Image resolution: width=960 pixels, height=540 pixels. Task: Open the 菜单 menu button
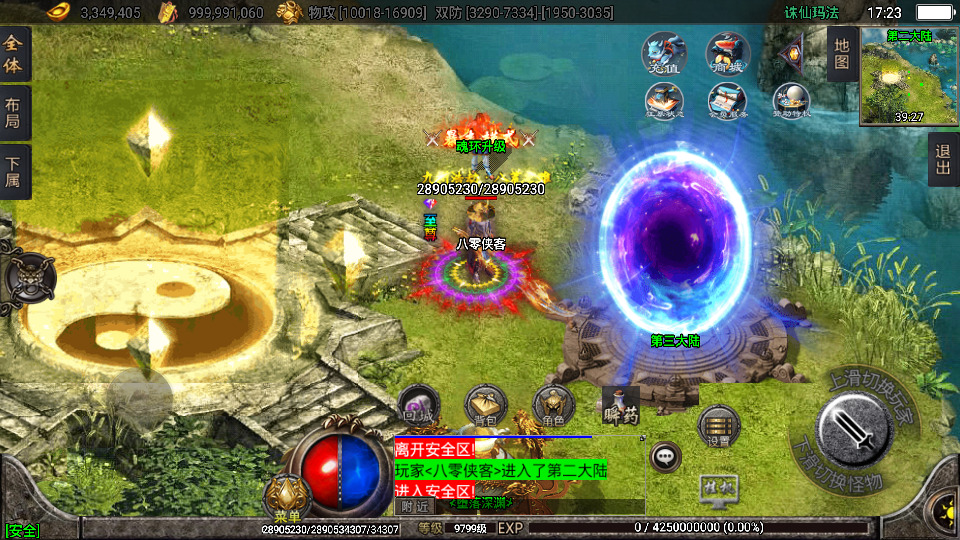[287, 495]
